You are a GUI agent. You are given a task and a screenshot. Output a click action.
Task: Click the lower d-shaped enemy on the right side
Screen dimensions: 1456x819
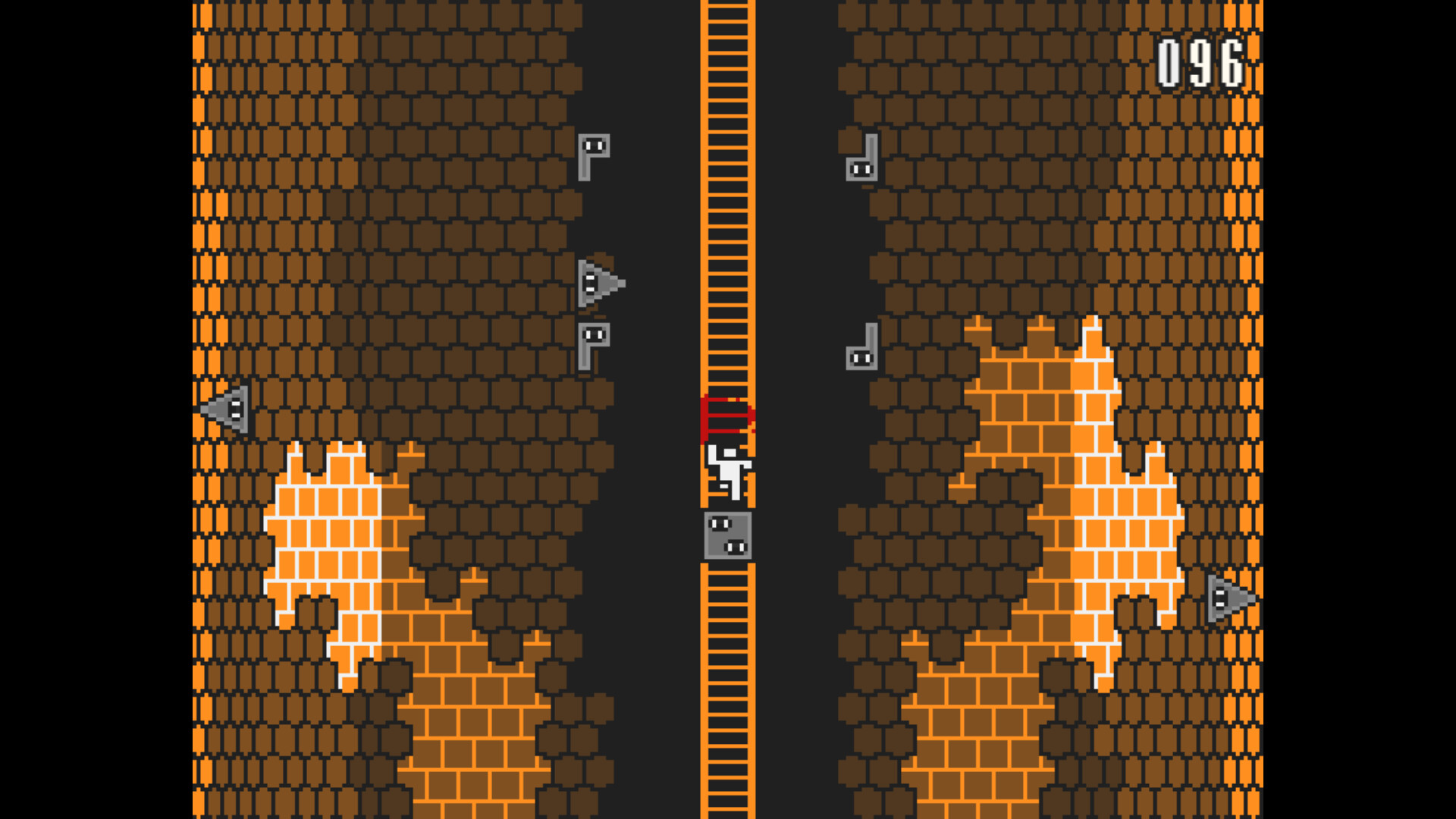(861, 349)
